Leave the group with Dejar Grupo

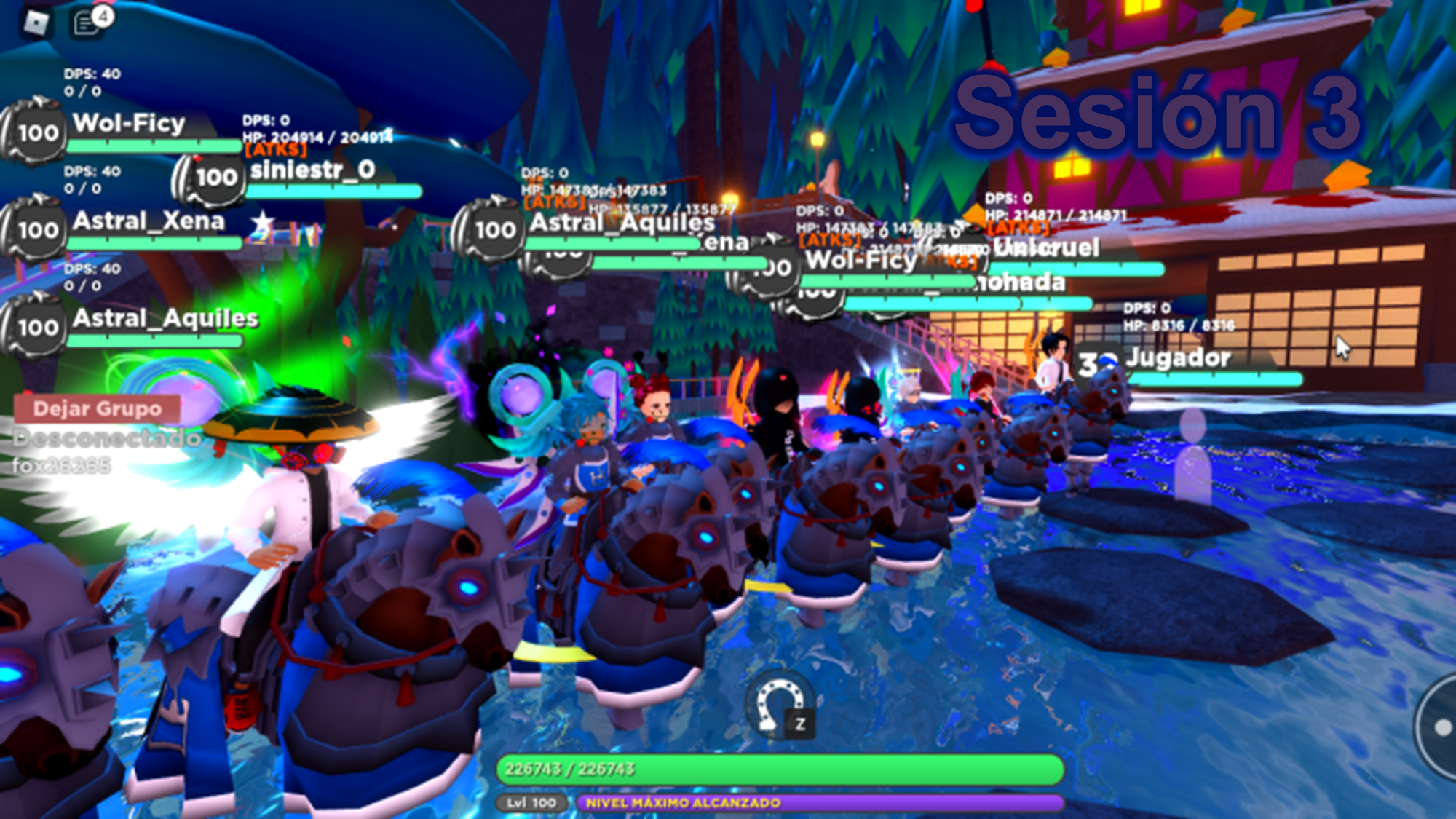pyautogui.click(x=97, y=409)
